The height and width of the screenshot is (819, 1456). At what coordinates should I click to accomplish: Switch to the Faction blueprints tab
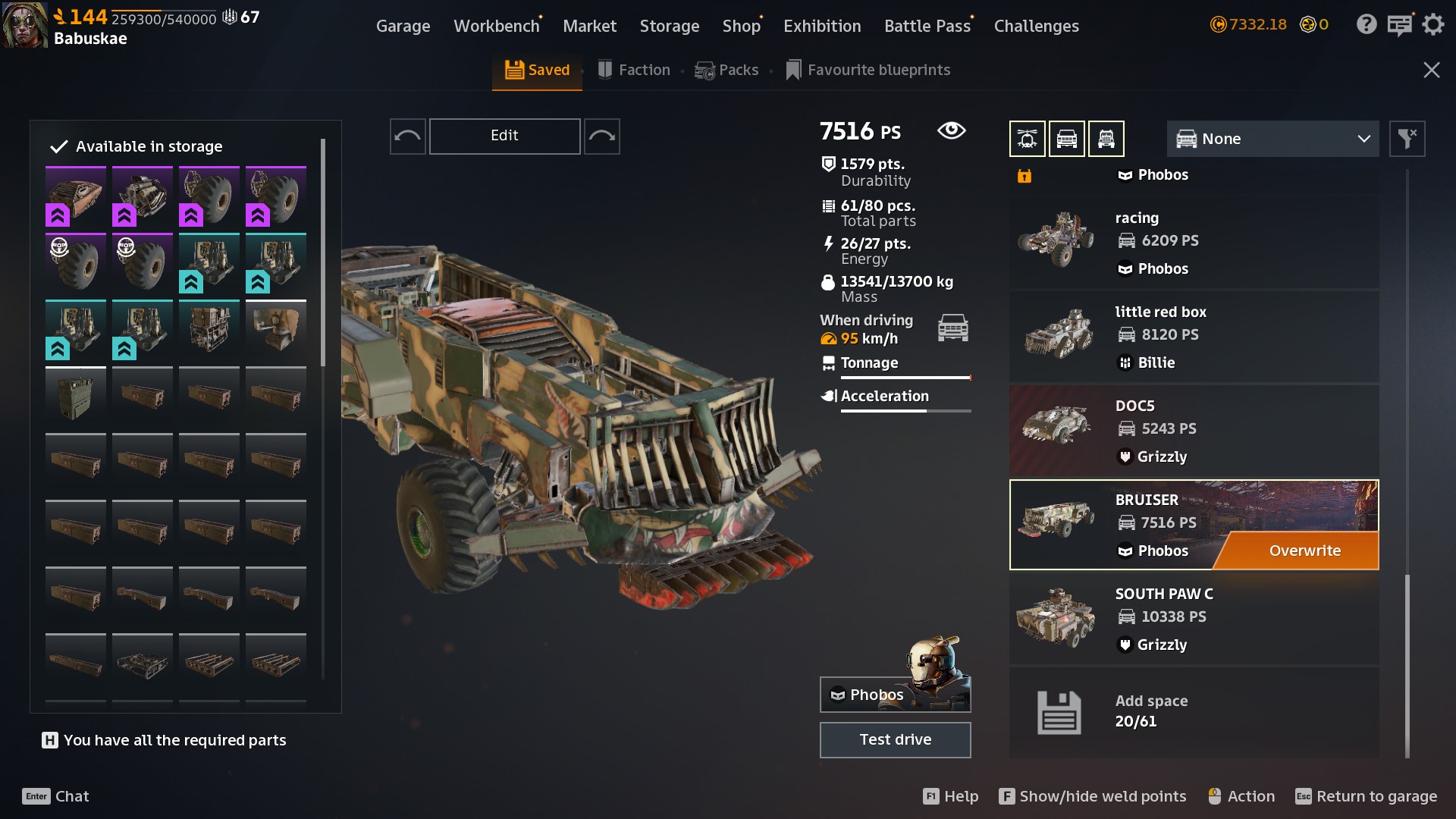pos(634,70)
